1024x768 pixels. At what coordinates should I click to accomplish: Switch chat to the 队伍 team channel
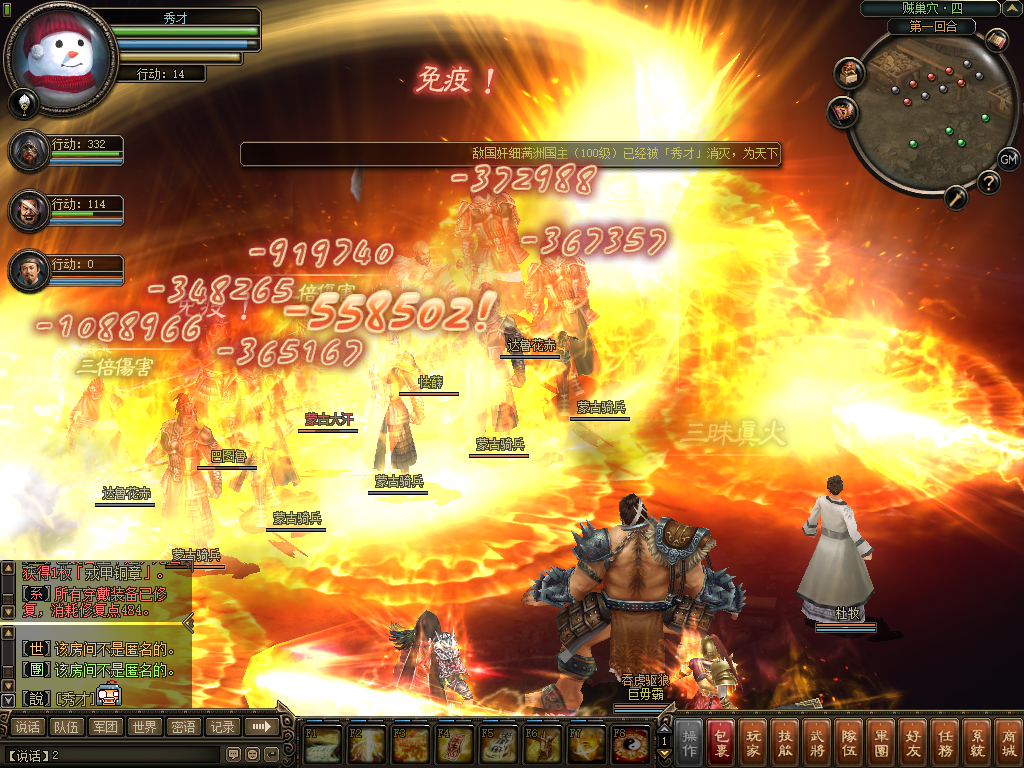(x=67, y=727)
